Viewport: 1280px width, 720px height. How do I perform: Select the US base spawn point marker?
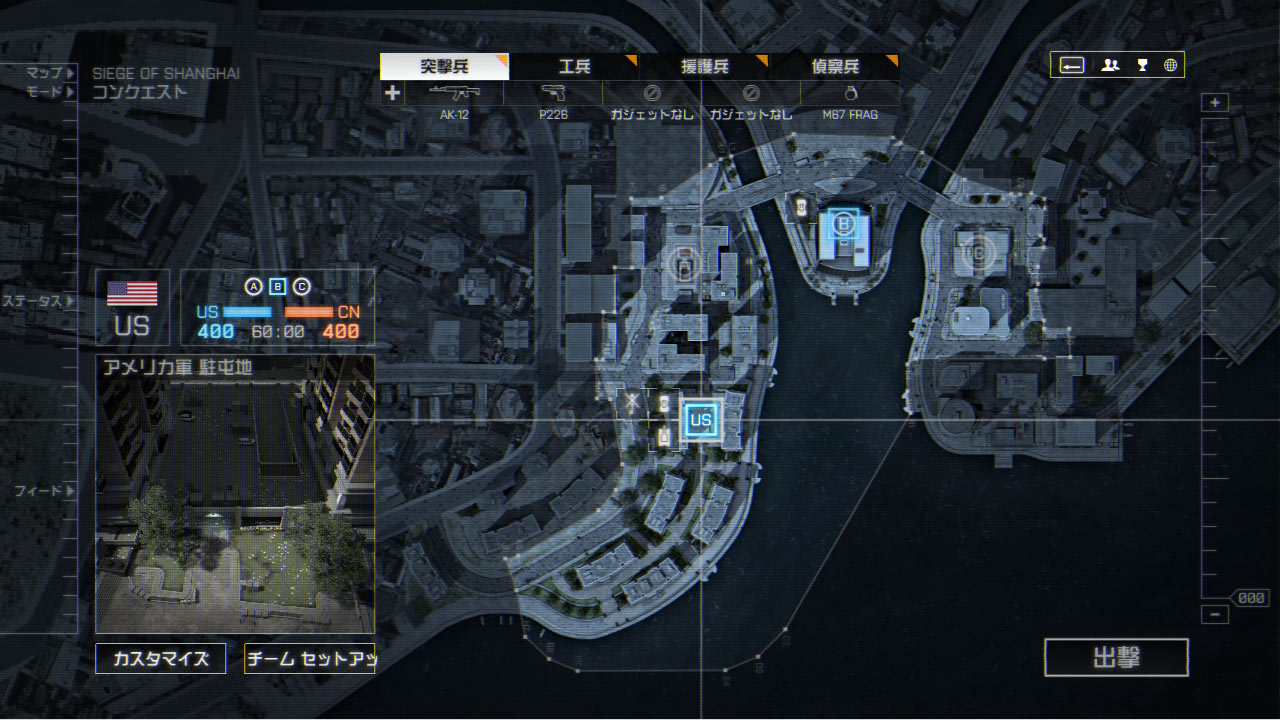[700, 420]
